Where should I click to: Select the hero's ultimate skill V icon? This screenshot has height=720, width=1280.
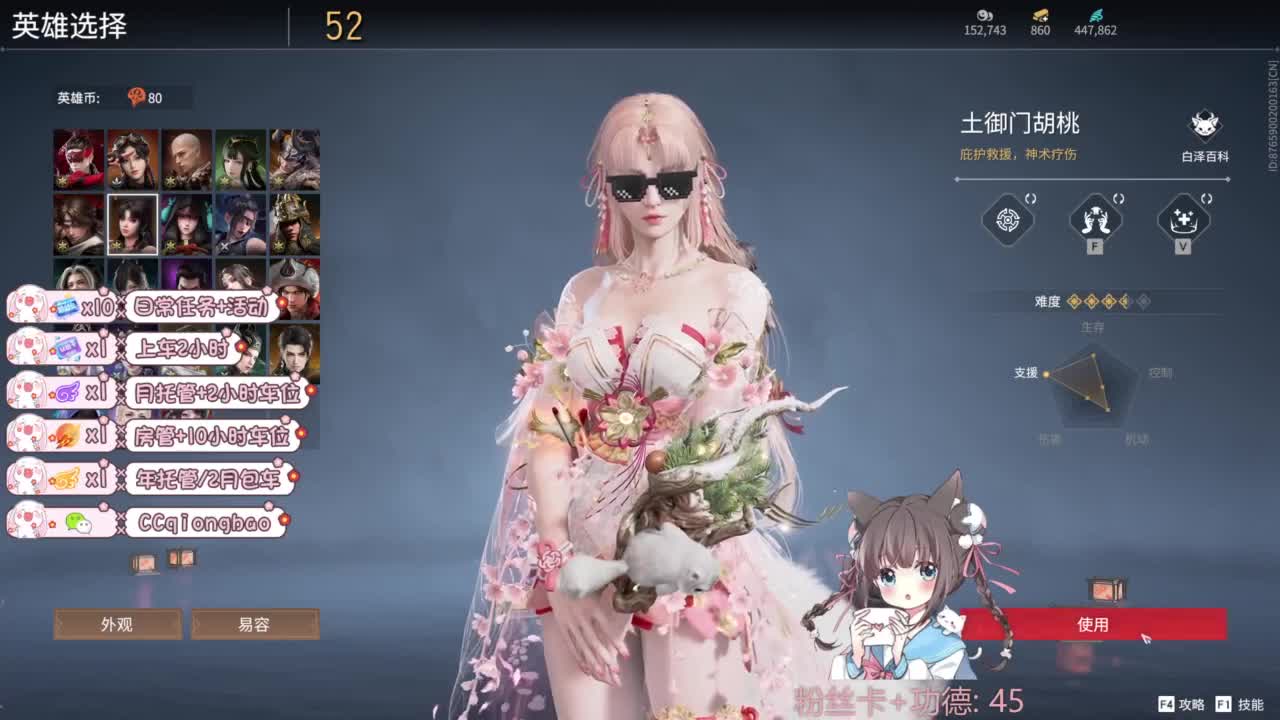coord(1182,221)
